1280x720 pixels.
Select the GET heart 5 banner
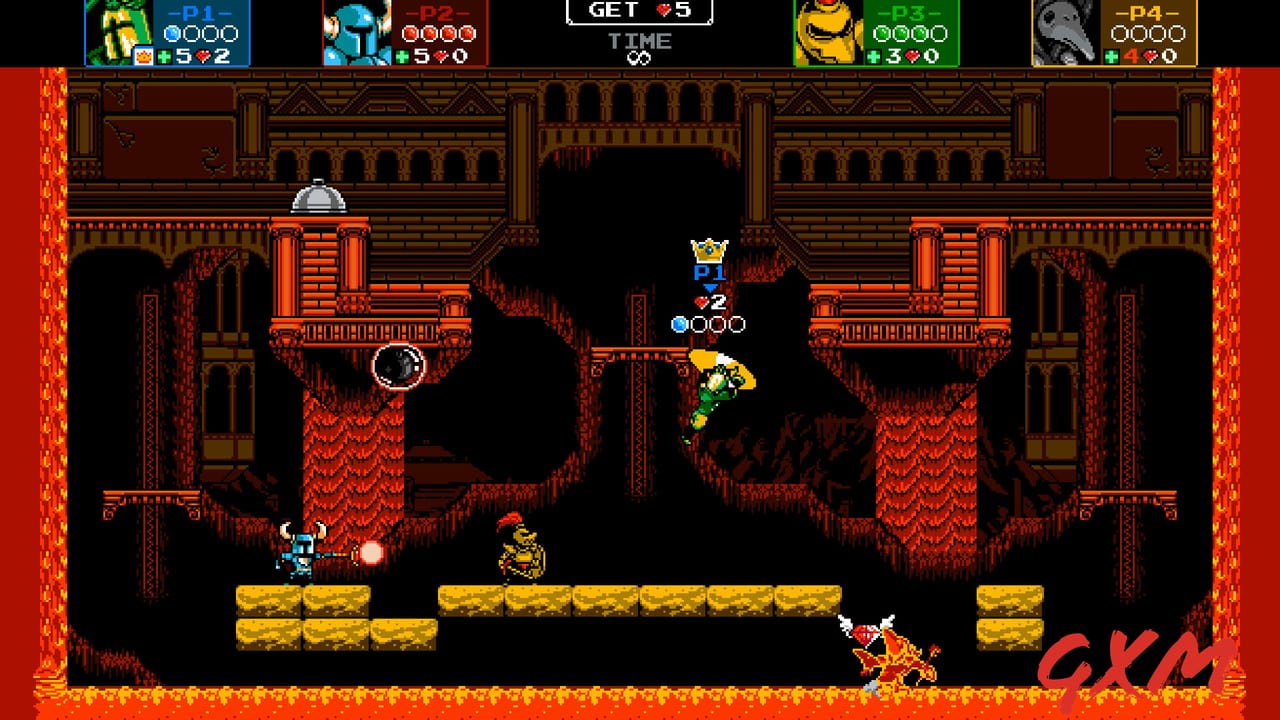point(640,12)
